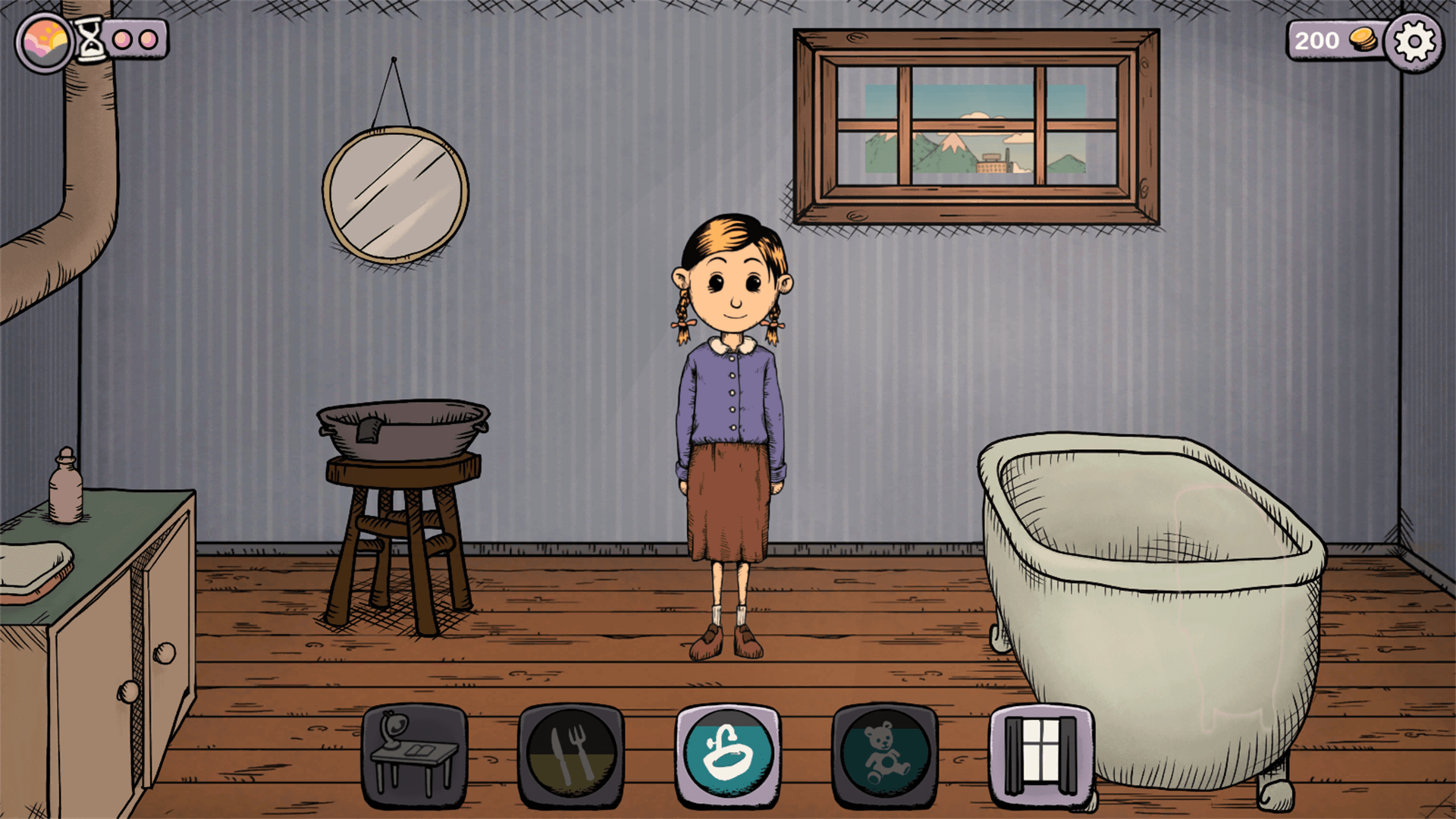The height and width of the screenshot is (819, 1456).
Task: Pick the teddy bear play icon
Action: [885, 756]
